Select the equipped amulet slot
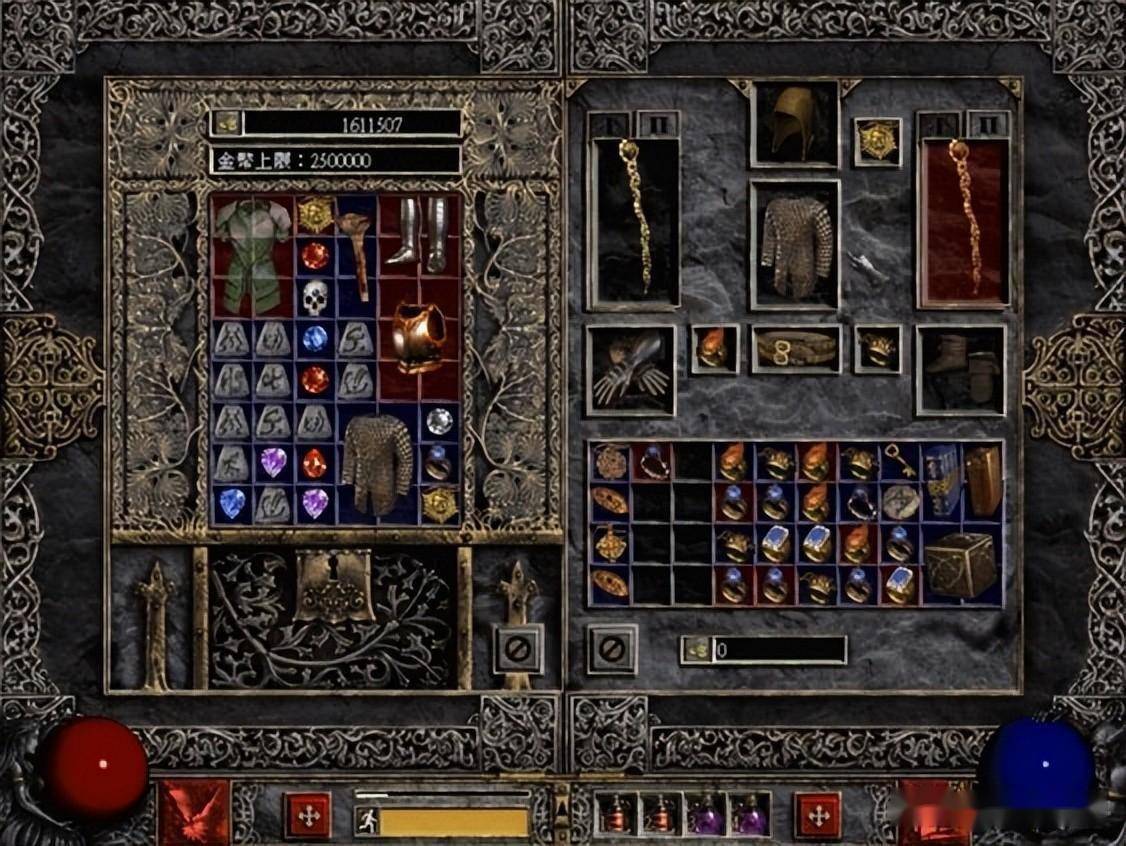The image size is (1126, 846). coord(877,141)
